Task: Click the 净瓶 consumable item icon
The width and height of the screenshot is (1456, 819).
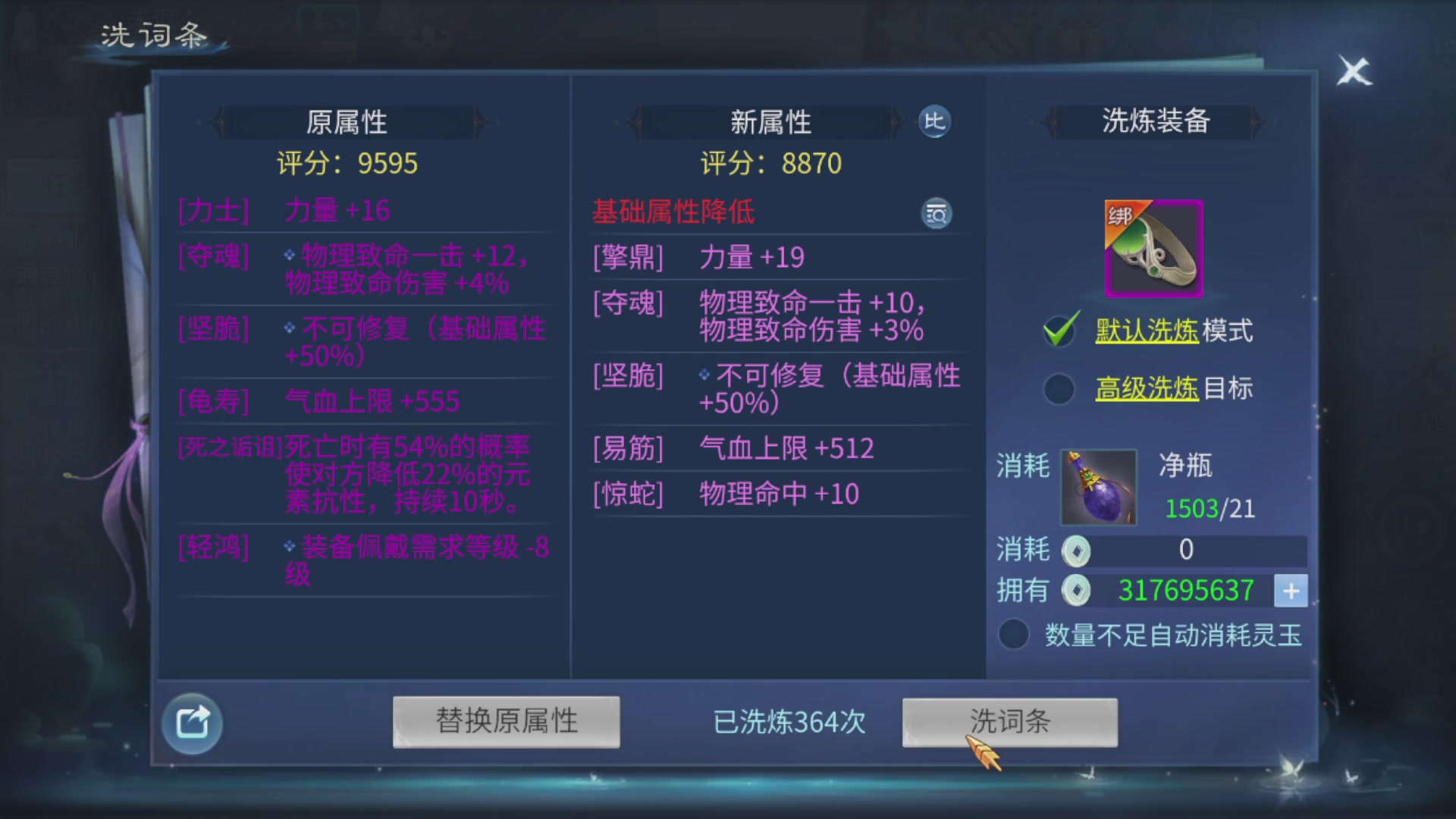Action: (x=1097, y=488)
